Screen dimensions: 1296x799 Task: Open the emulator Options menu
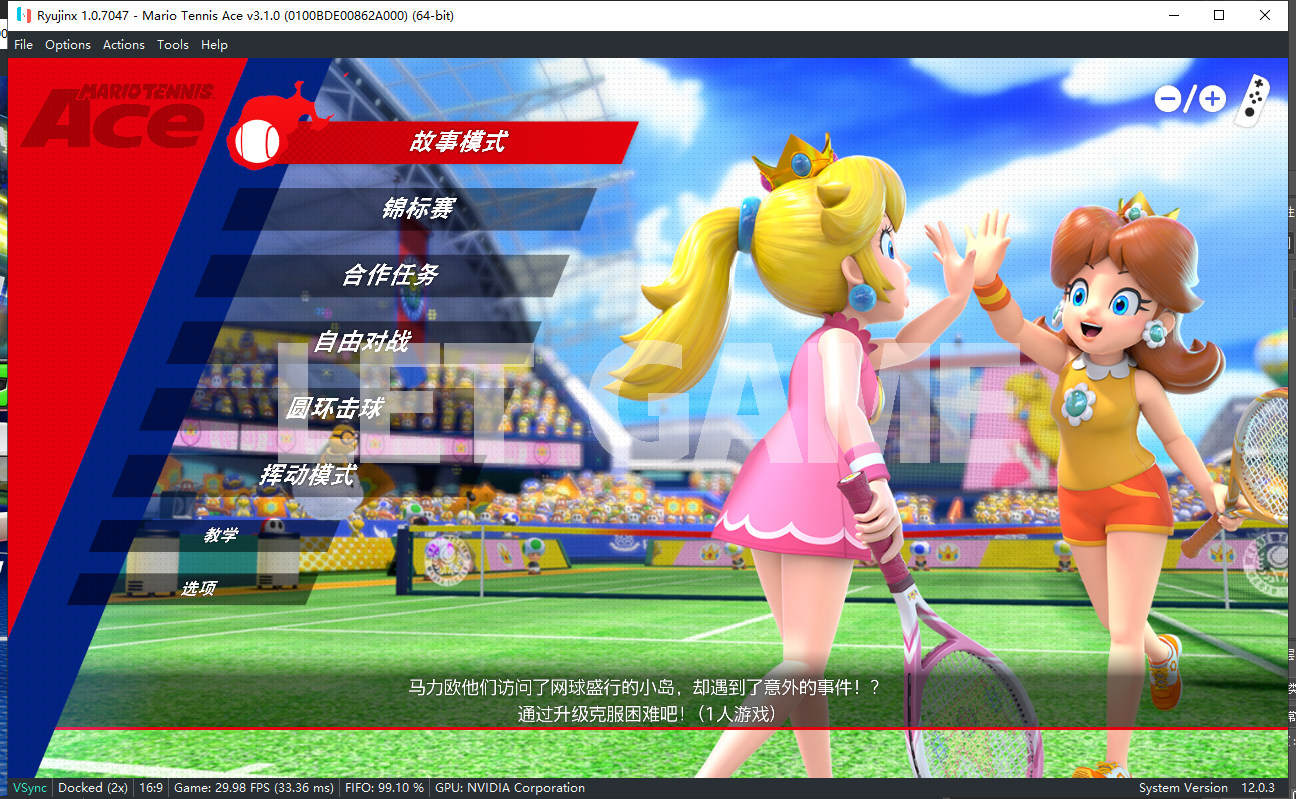tap(68, 44)
